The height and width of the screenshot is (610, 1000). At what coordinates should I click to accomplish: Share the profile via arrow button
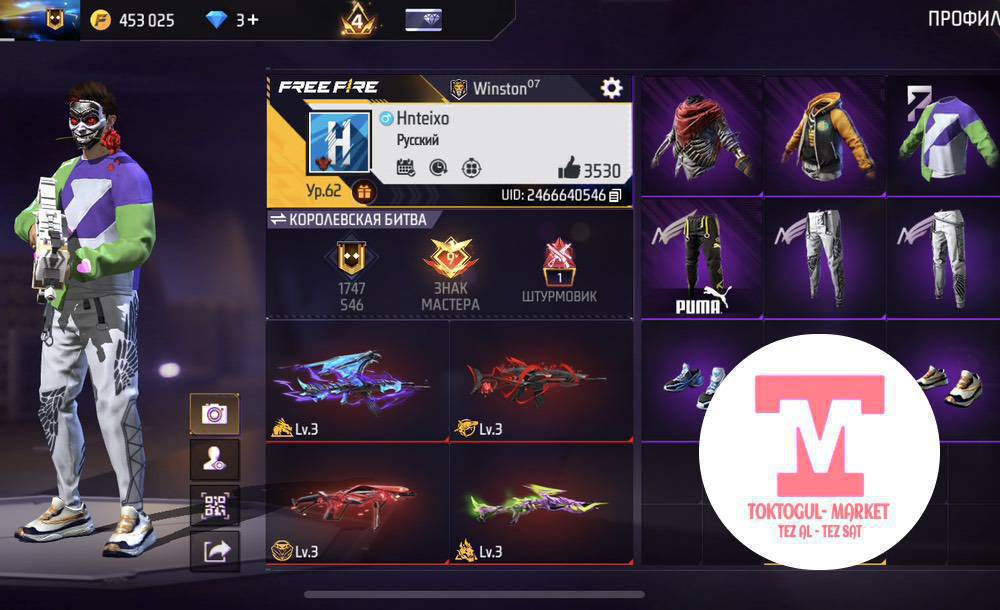[214, 550]
